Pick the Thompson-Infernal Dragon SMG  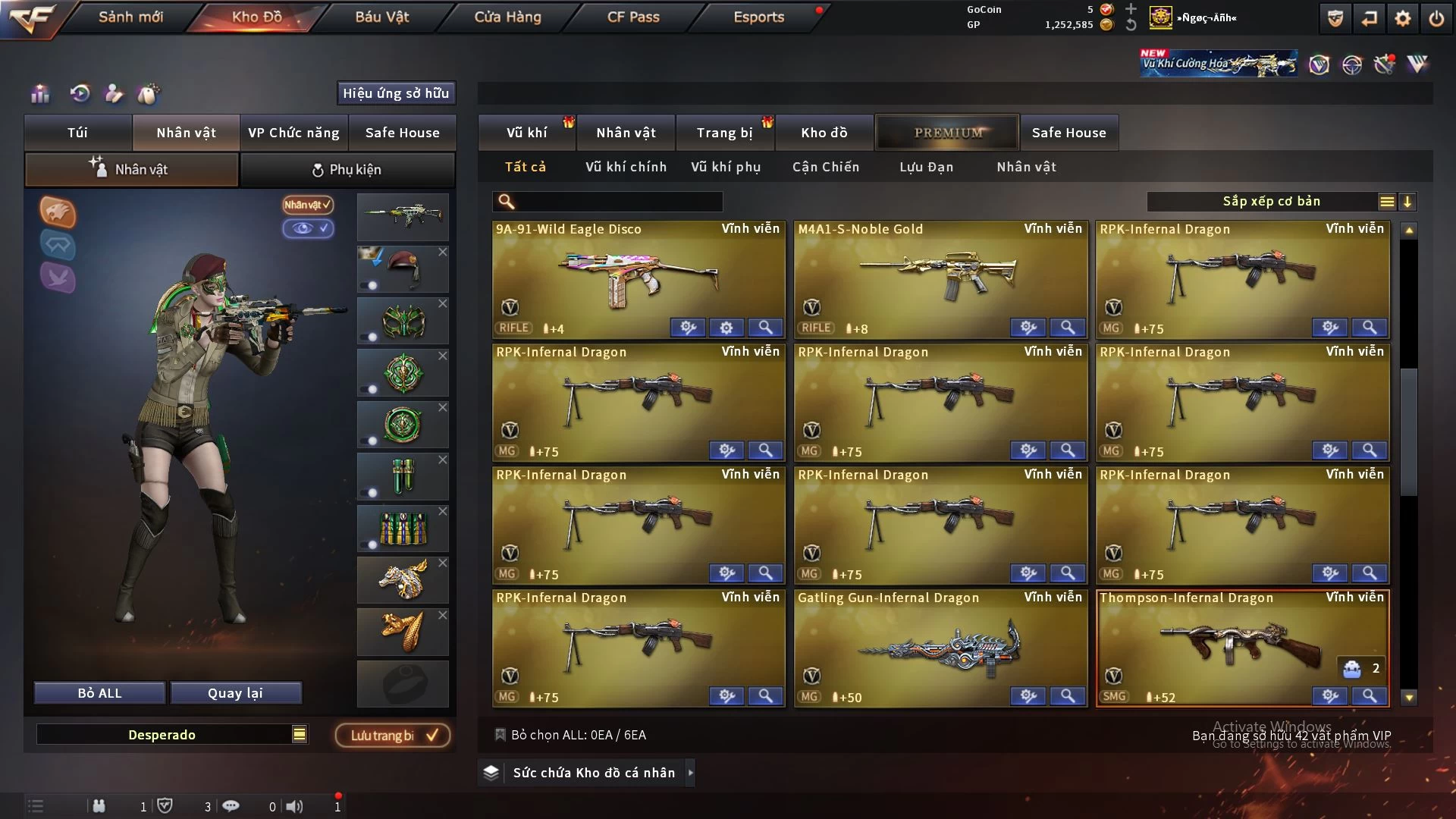pyautogui.click(x=1242, y=646)
